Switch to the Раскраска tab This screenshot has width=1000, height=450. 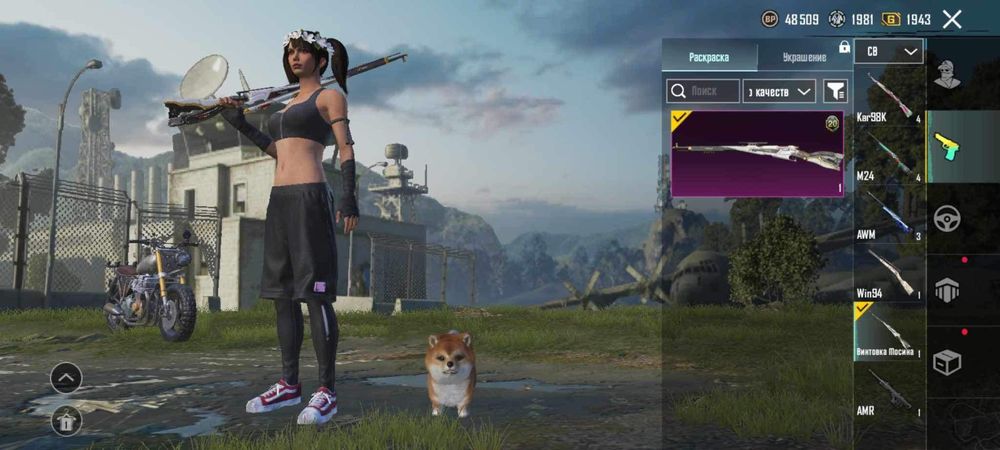[709, 57]
